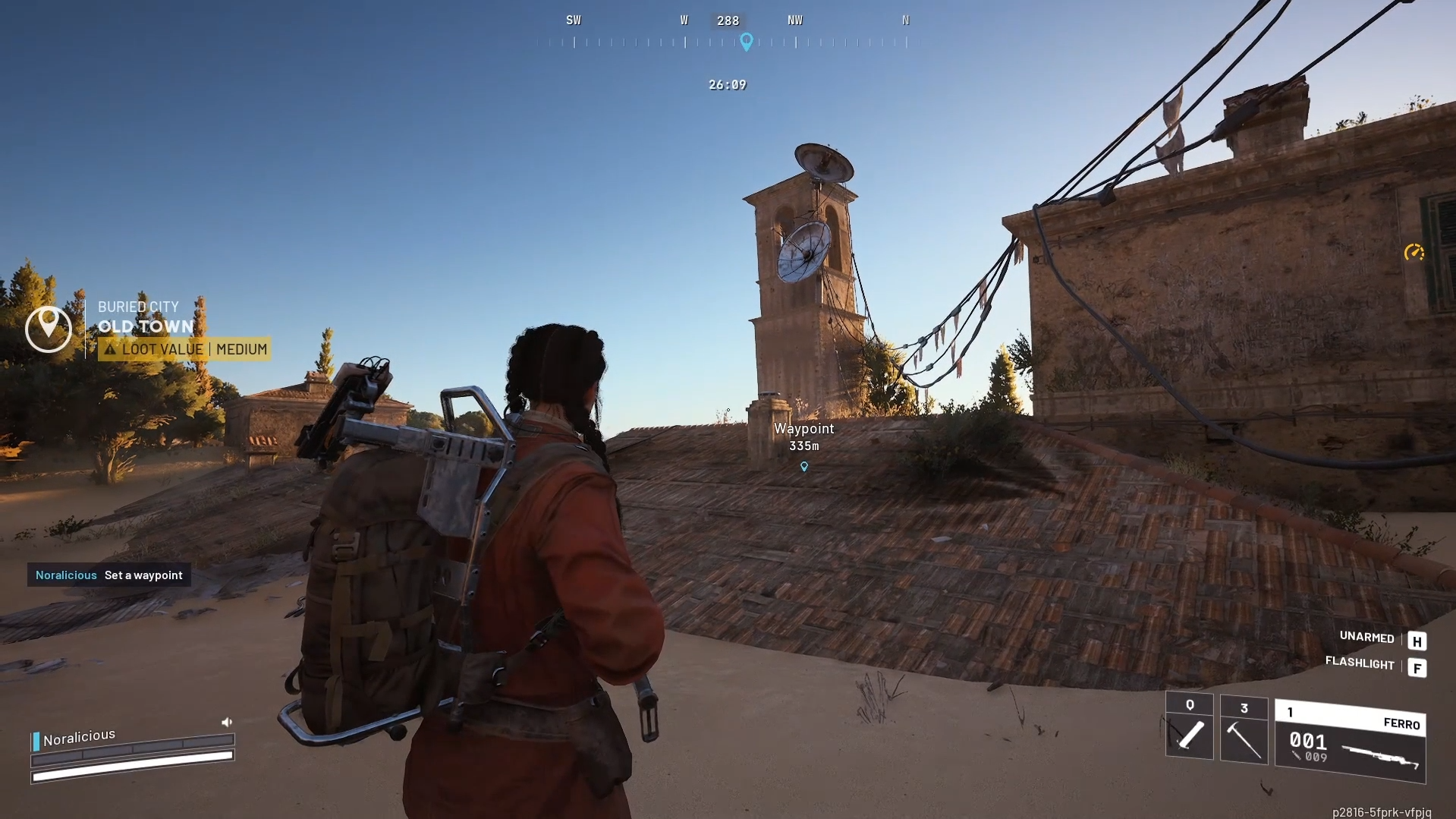The height and width of the screenshot is (819, 1456).
Task: Click the blue waypoint pin on the compass
Action: (x=747, y=43)
